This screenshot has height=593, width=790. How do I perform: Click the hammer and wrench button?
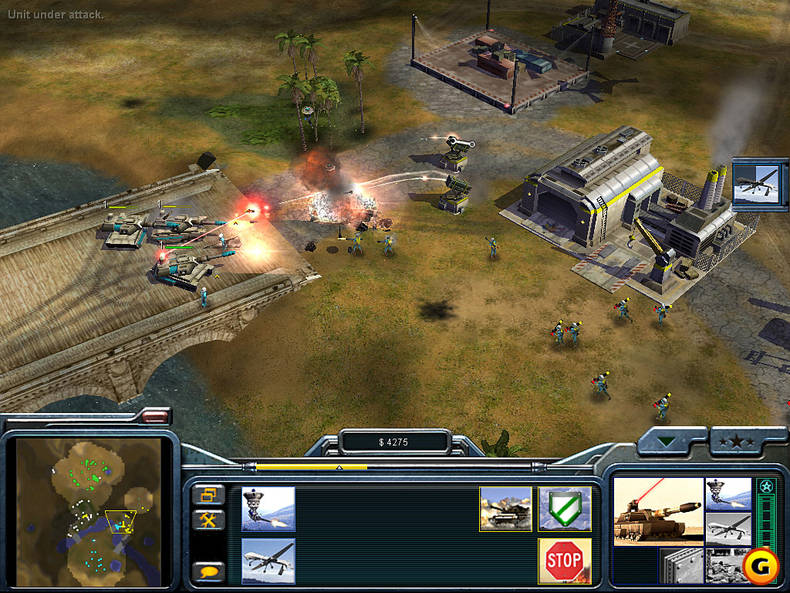(x=210, y=520)
